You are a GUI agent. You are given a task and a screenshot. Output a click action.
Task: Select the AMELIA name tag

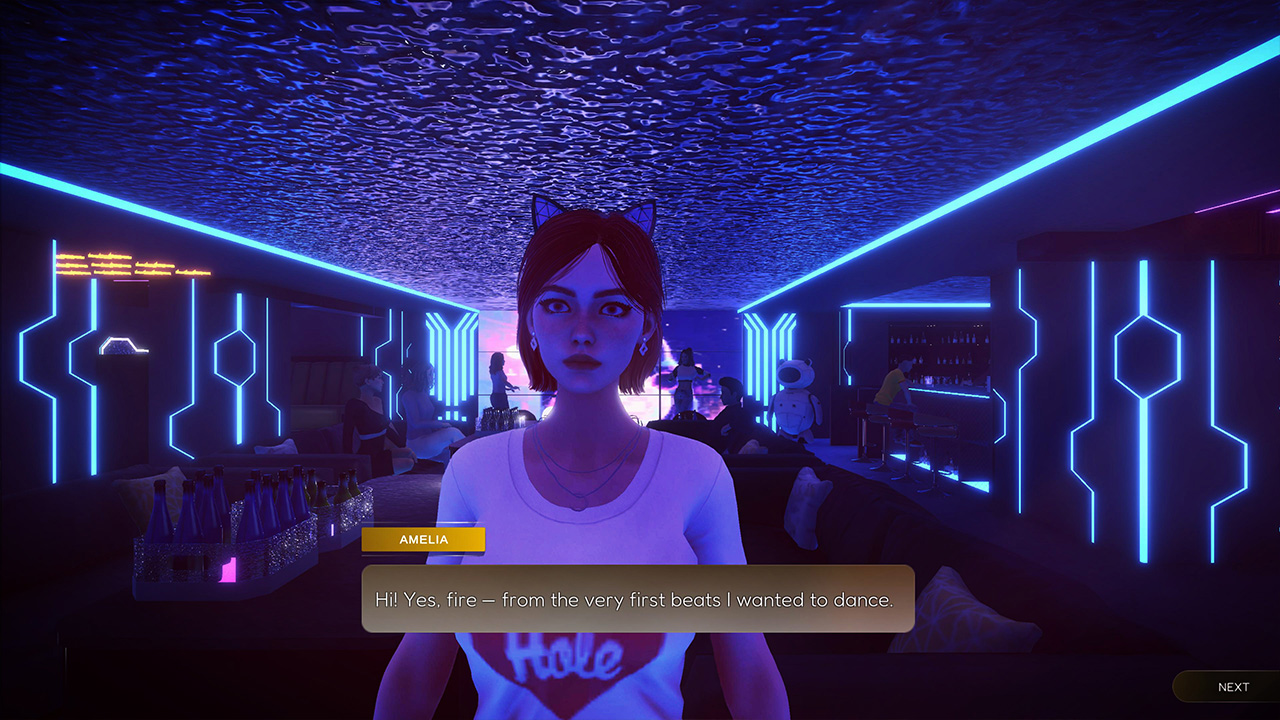point(423,539)
